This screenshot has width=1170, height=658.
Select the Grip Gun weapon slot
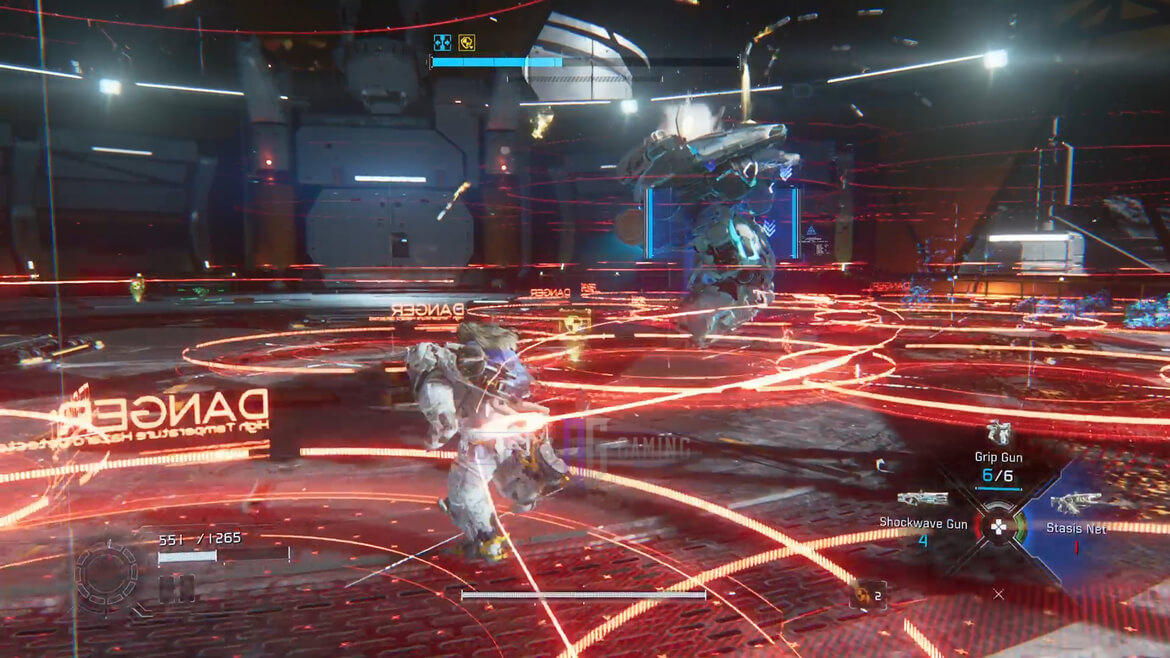point(998,434)
